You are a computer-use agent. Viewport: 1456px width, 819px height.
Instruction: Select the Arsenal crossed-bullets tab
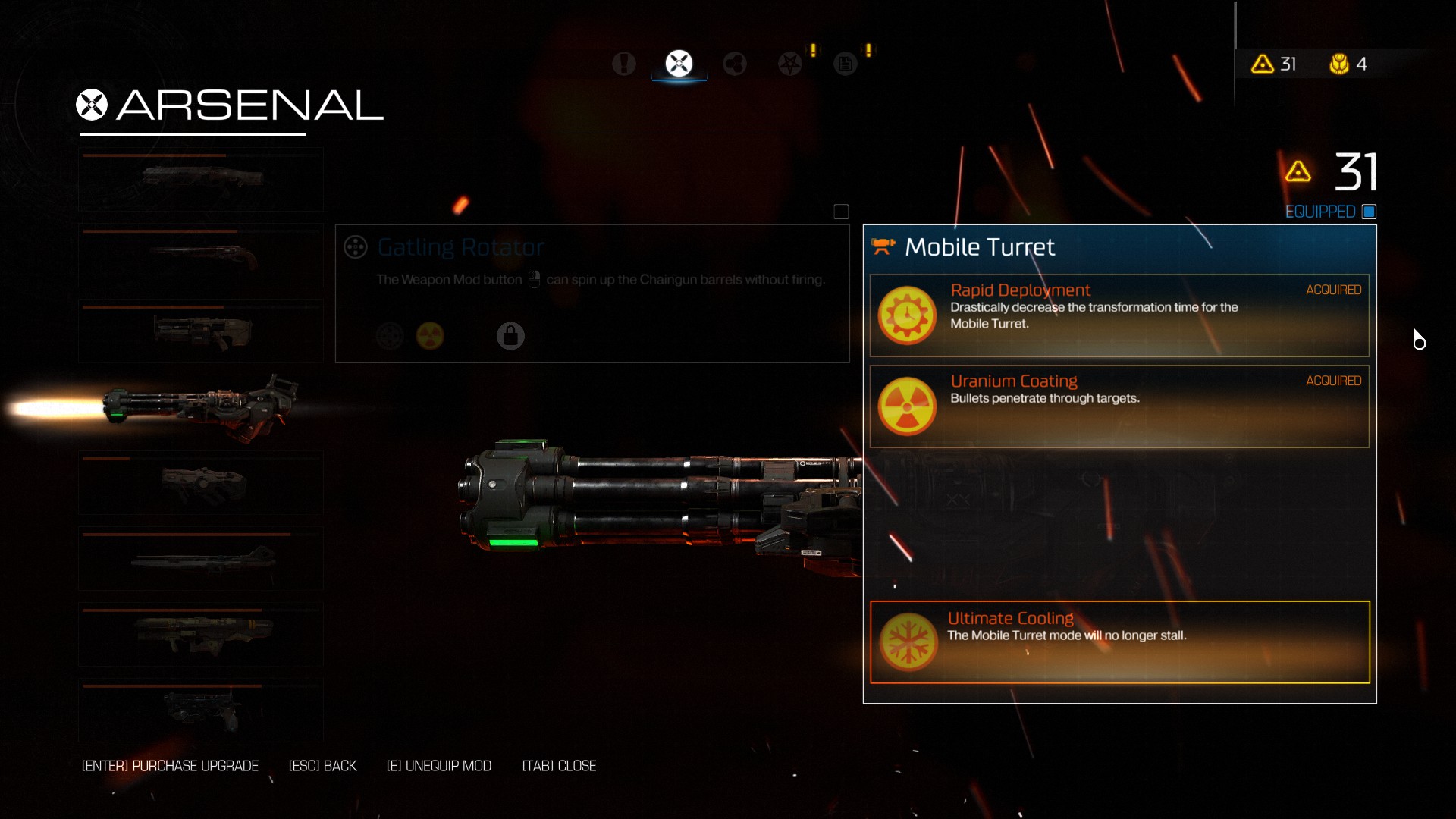pos(679,64)
